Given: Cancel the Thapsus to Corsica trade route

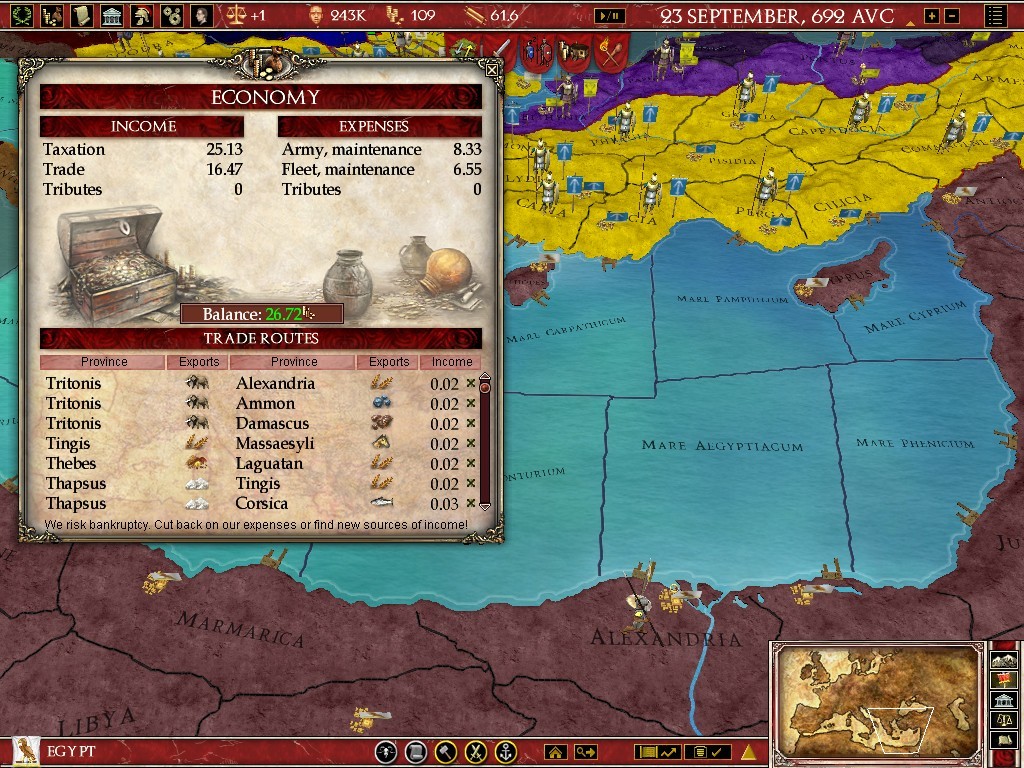Looking at the screenshot, I should coord(471,503).
